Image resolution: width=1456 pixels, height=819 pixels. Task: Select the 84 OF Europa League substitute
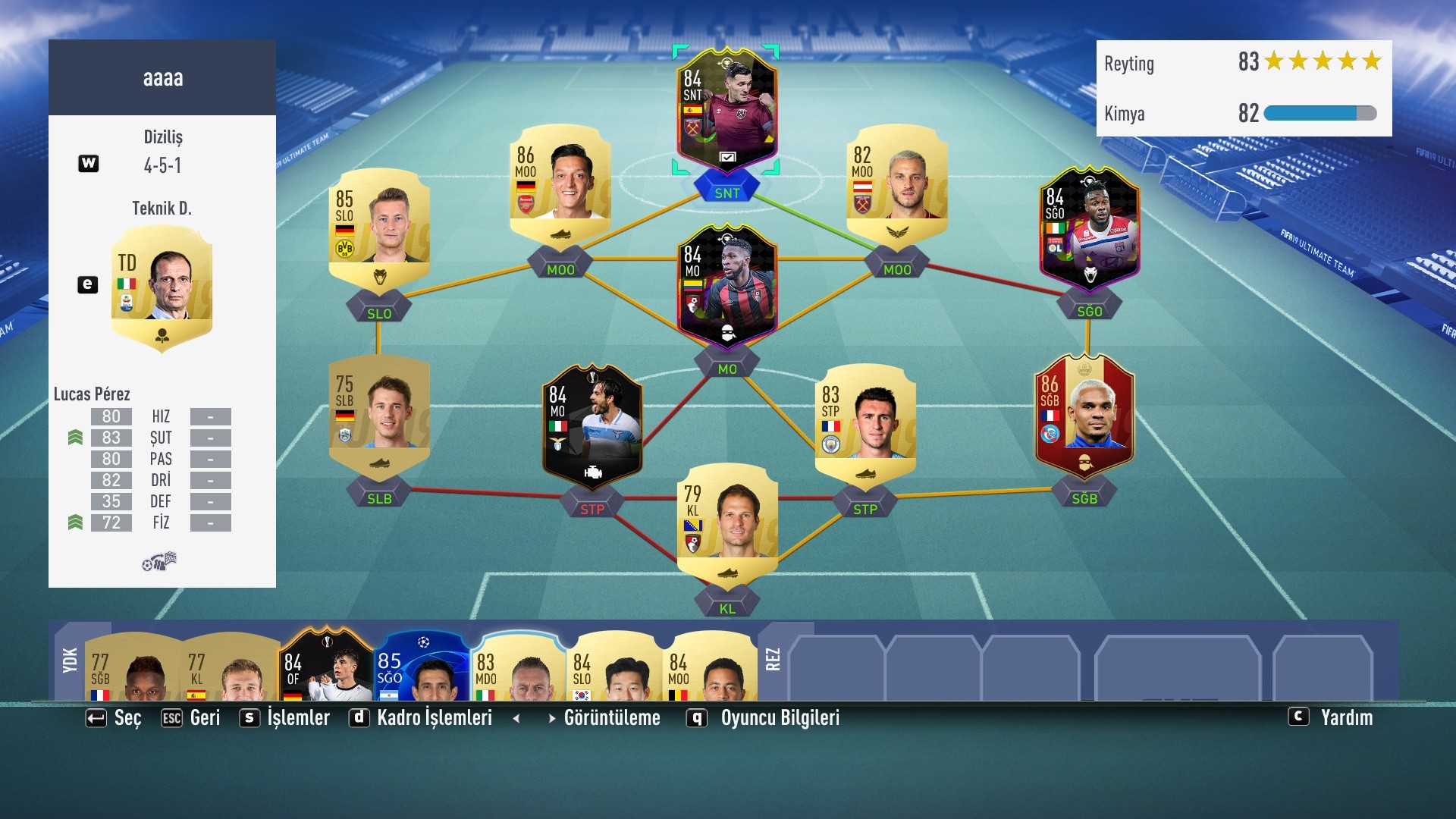(x=326, y=666)
